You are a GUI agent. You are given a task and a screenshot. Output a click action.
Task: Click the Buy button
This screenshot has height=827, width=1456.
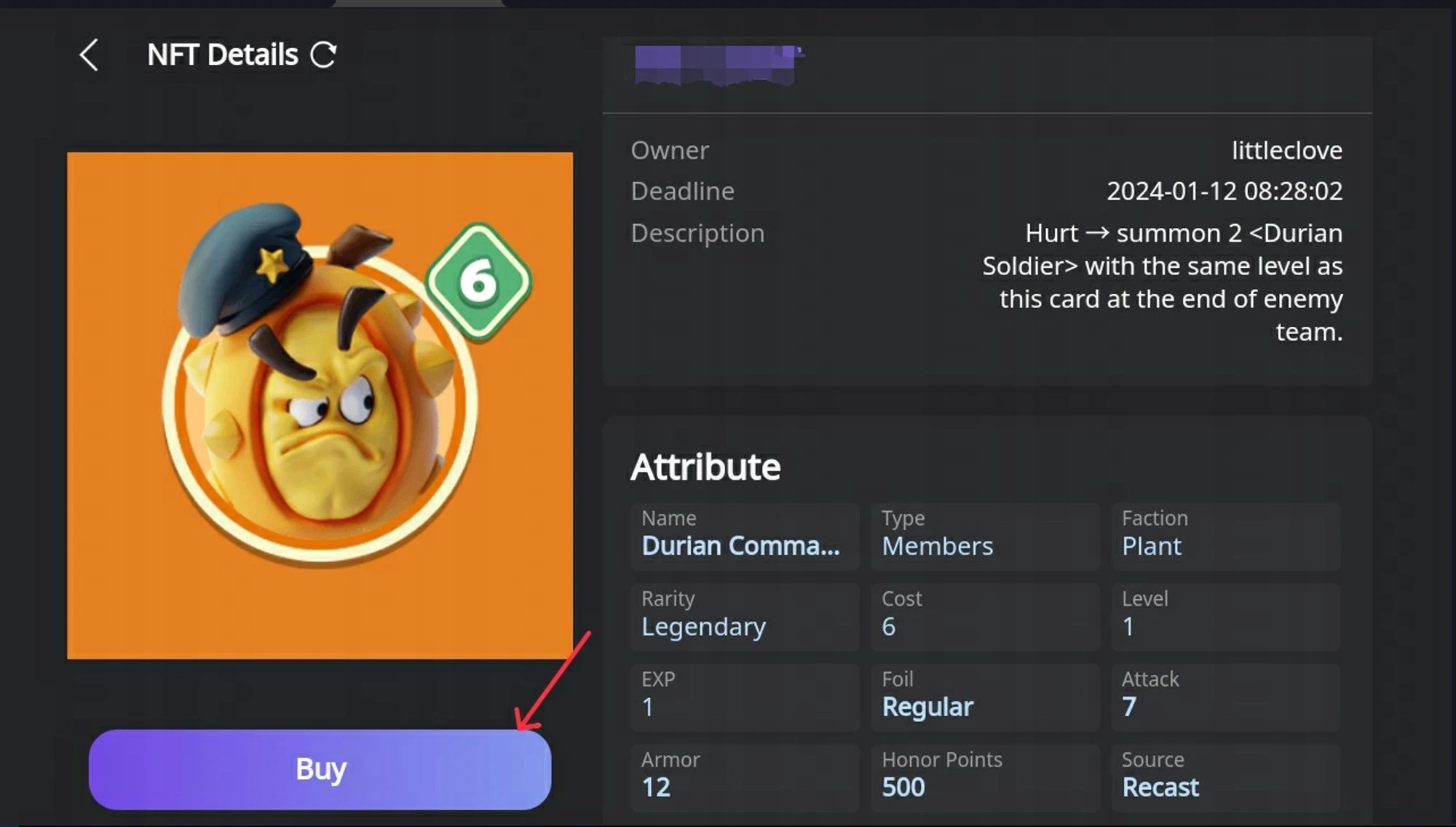tap(319, 768)
